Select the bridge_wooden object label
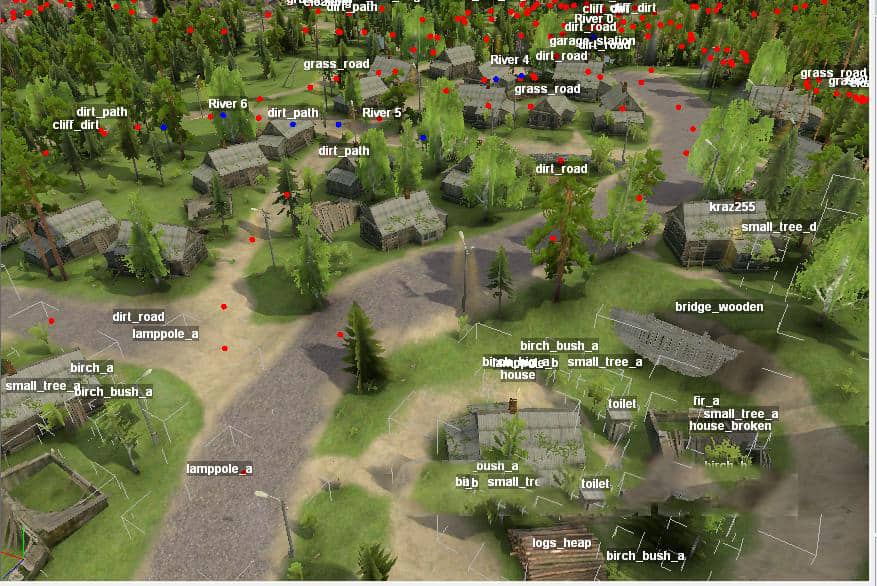 click(719, 307)
